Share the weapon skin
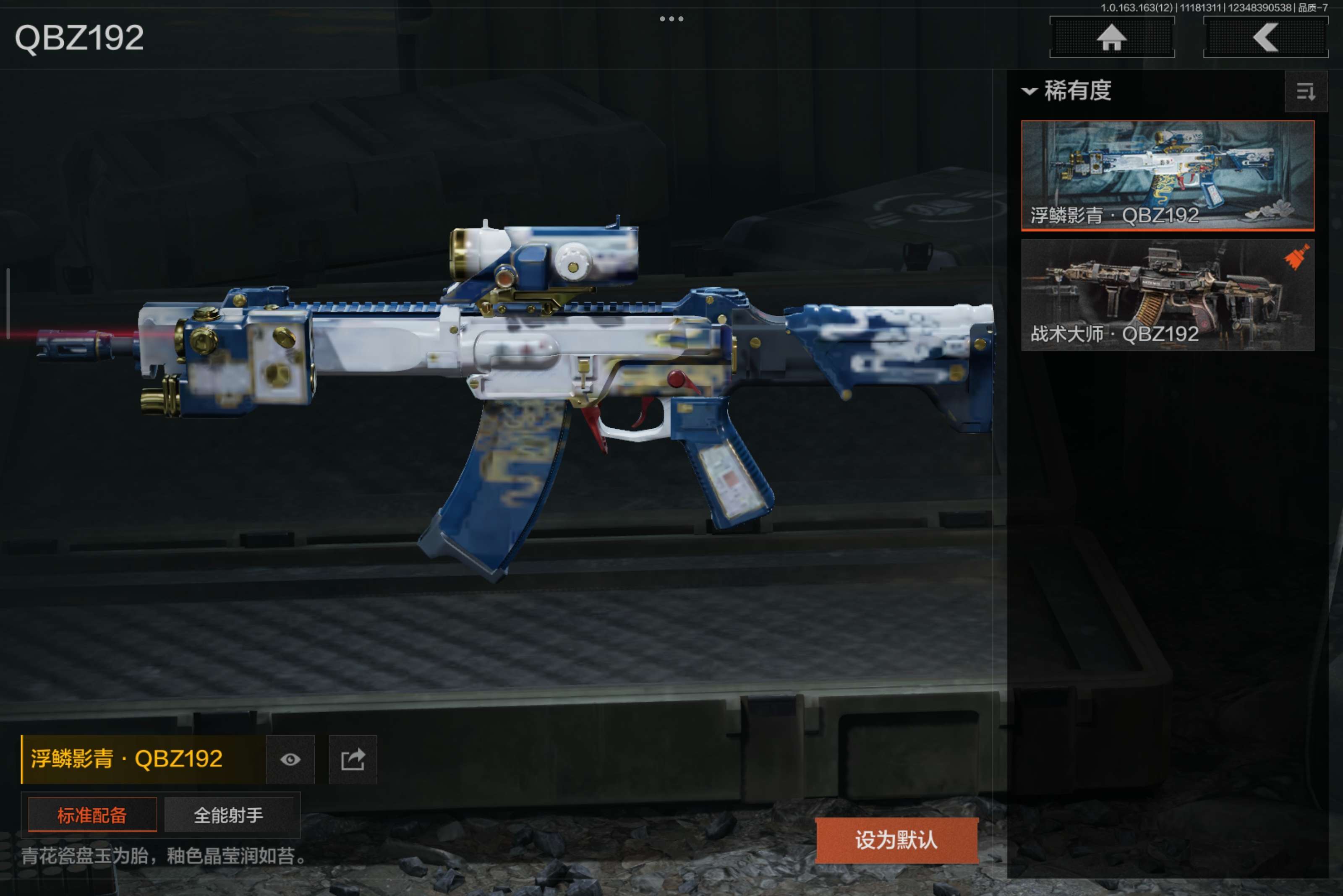This screenshot has height=896, width=1343. point(353,759)
